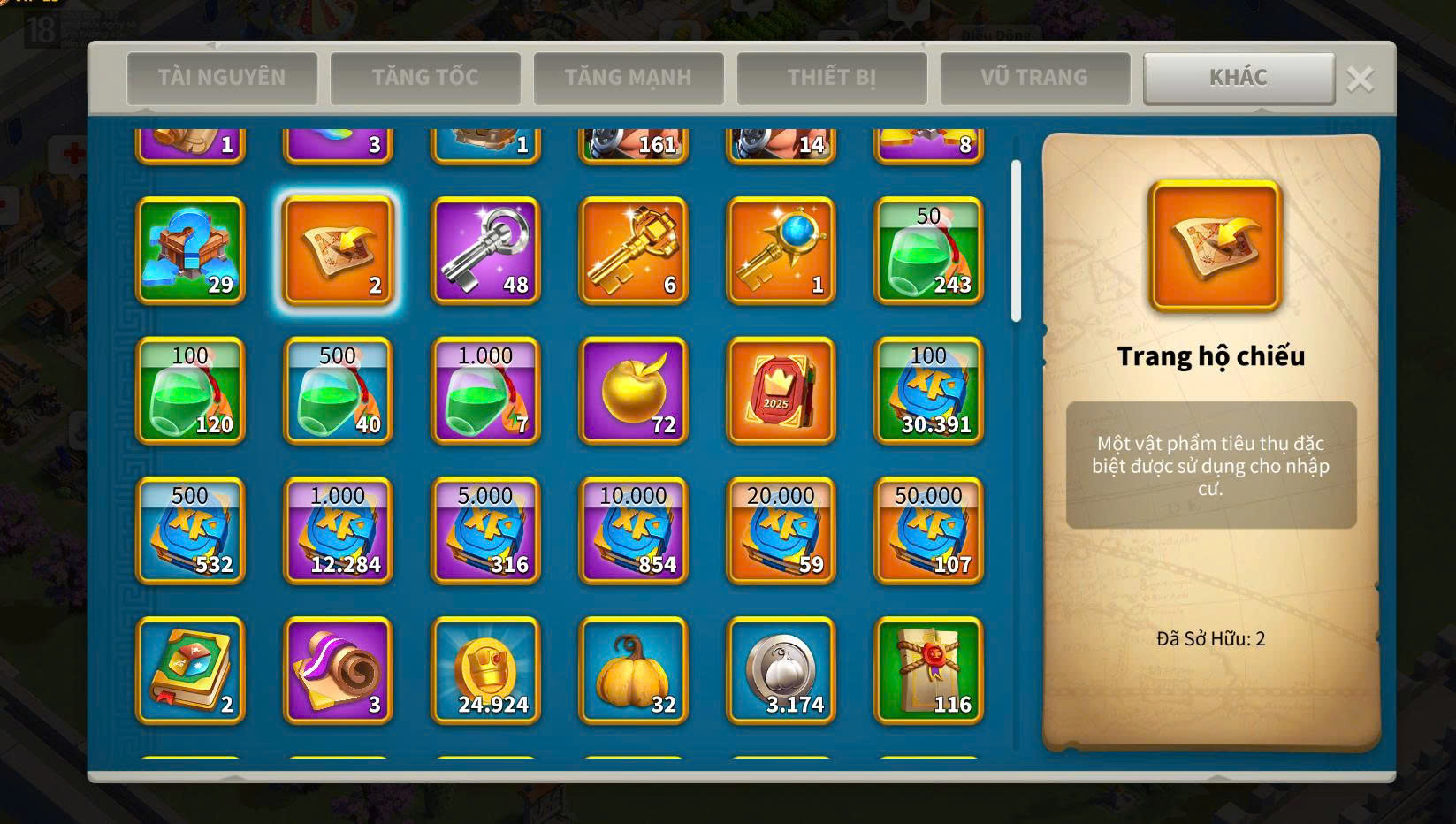Image resolution: width=1456 pixels, height=824 pixels.
Task: Select the silver key item
Action: point(485,251)
